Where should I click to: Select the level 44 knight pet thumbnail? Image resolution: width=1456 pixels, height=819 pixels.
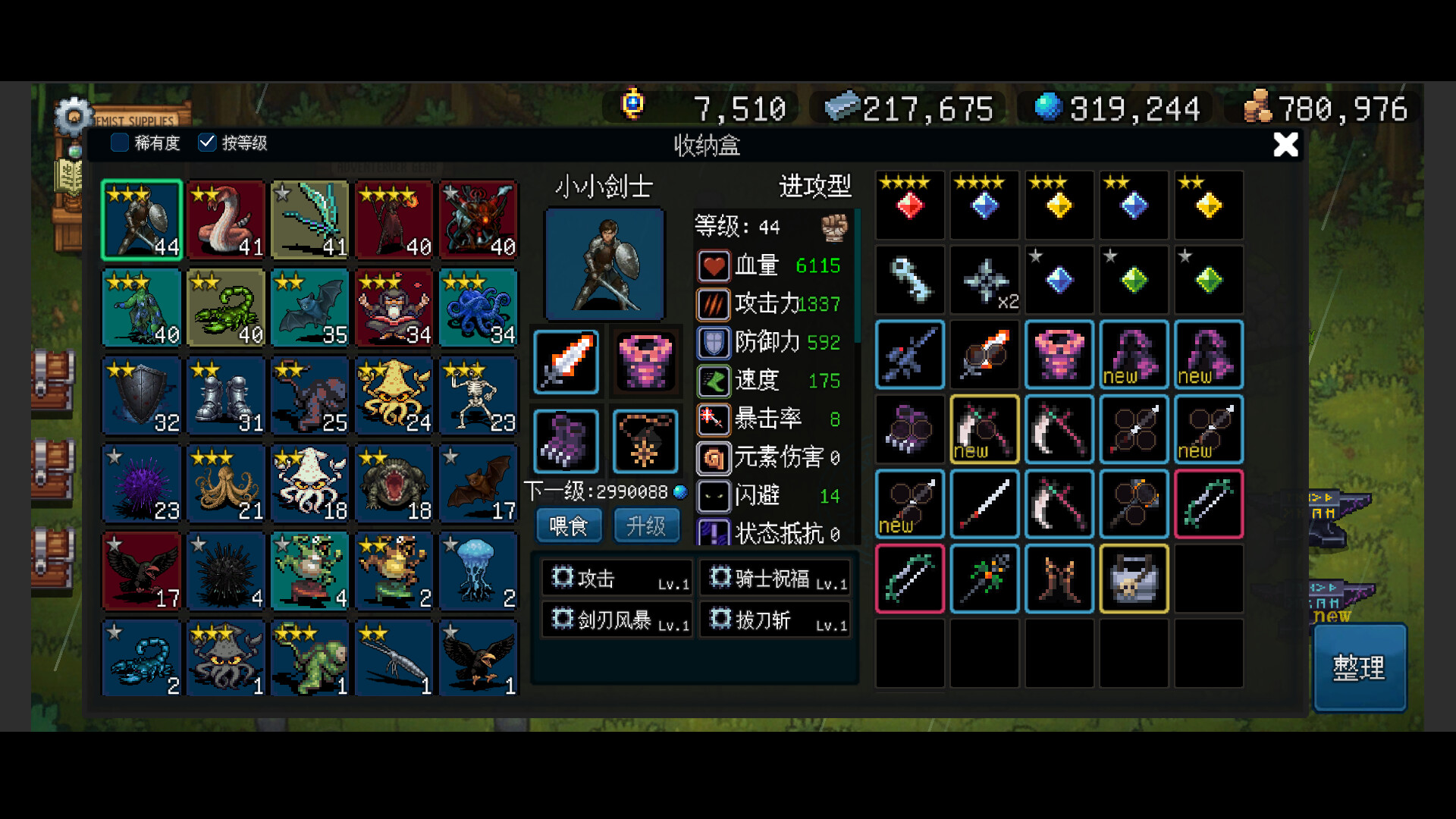(x=141, y=220)
